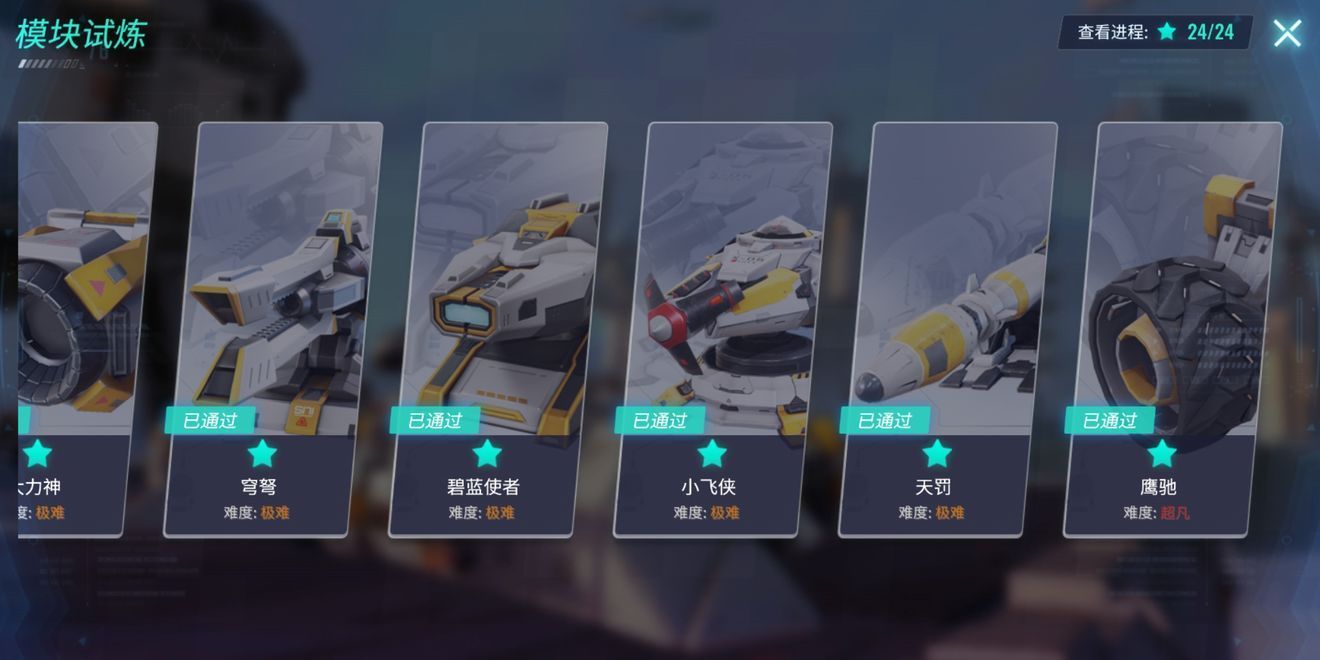Open the 查看进程 progress button
1320x660 pixels.
[1154, 32]
